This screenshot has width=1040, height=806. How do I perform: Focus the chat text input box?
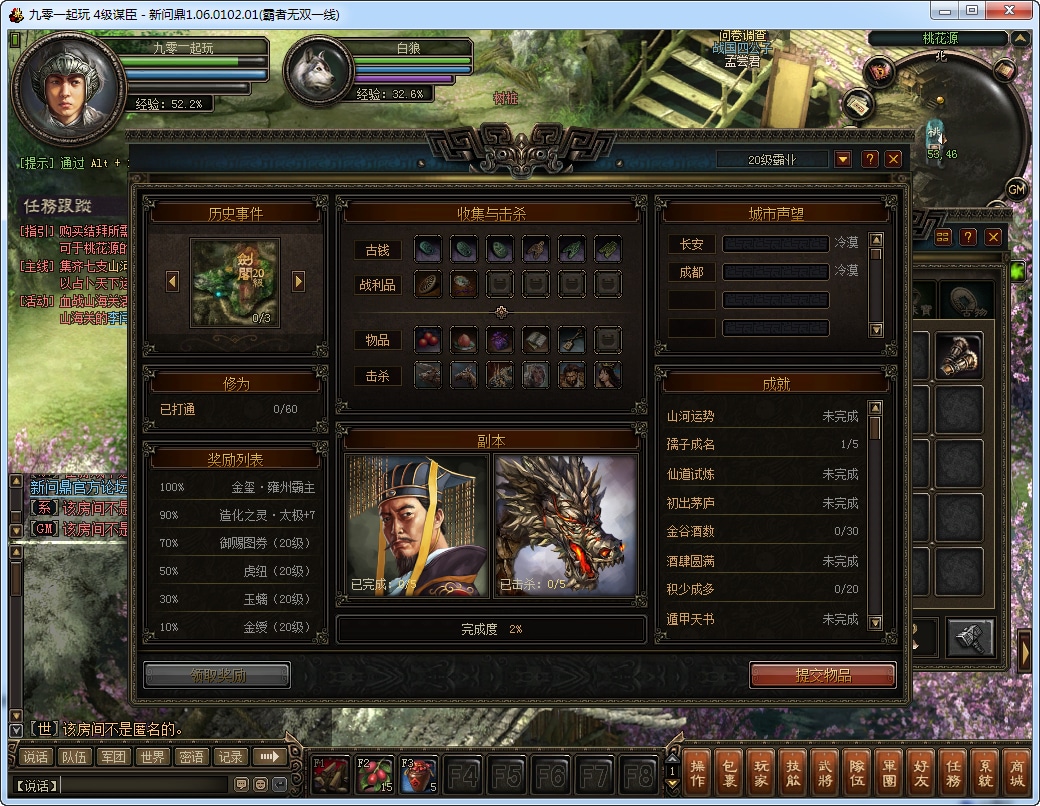145,785
